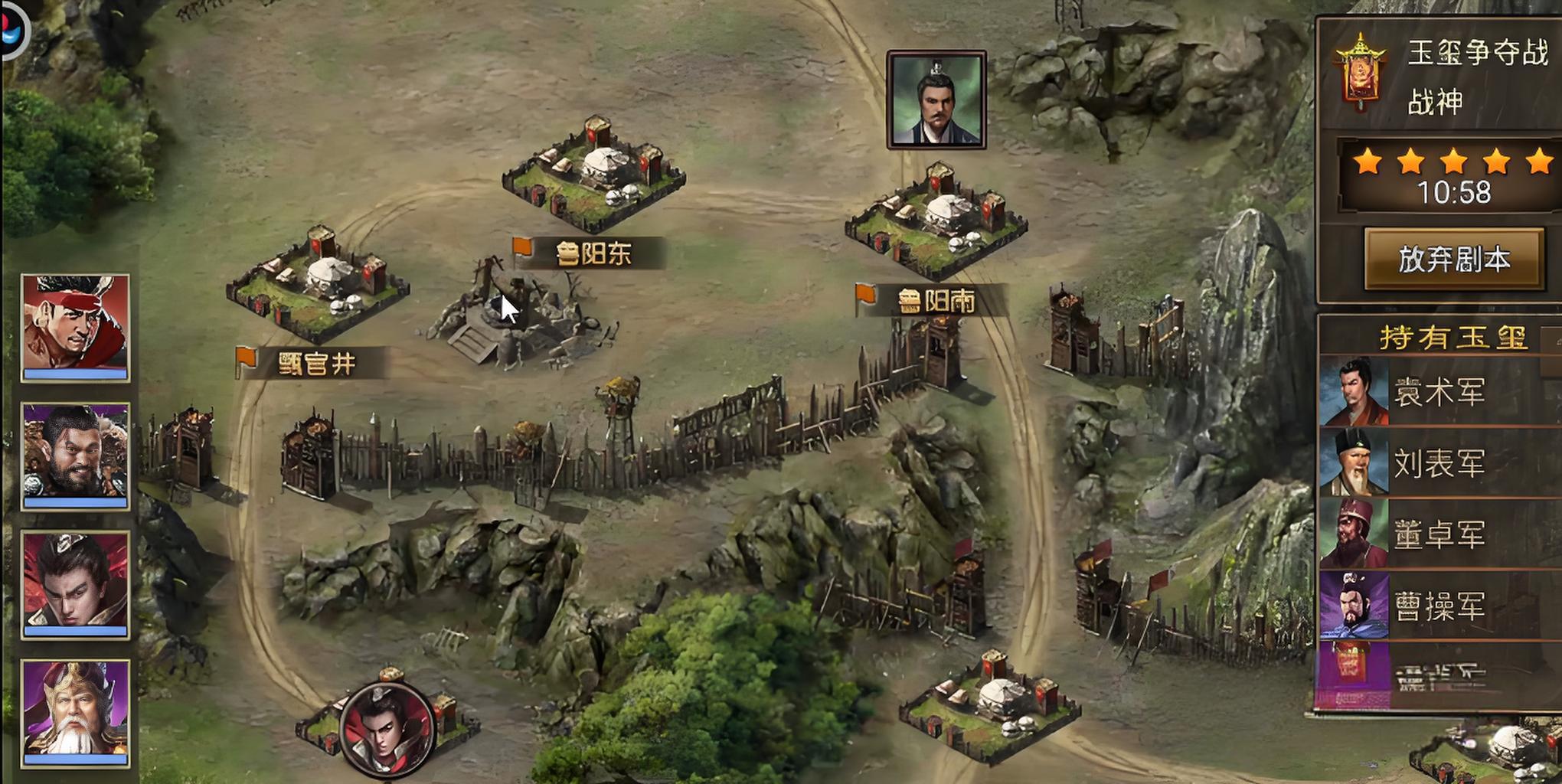The width and height of the screenshot is (1562, 784).
Task: Pick the young general with crimson background
Action: click(x=75, y=583)
